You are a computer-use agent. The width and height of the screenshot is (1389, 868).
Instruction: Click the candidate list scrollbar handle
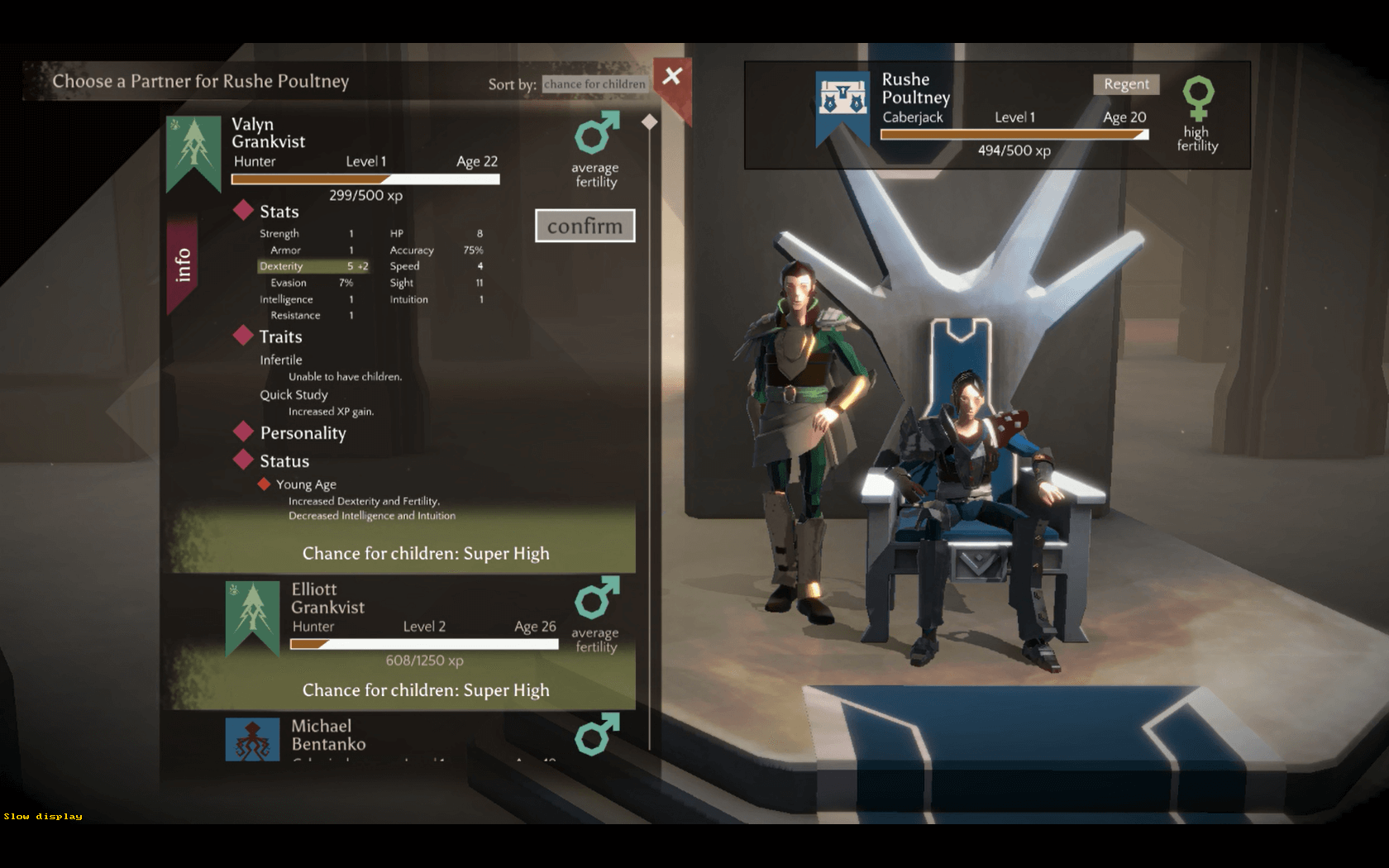point(650,122)
